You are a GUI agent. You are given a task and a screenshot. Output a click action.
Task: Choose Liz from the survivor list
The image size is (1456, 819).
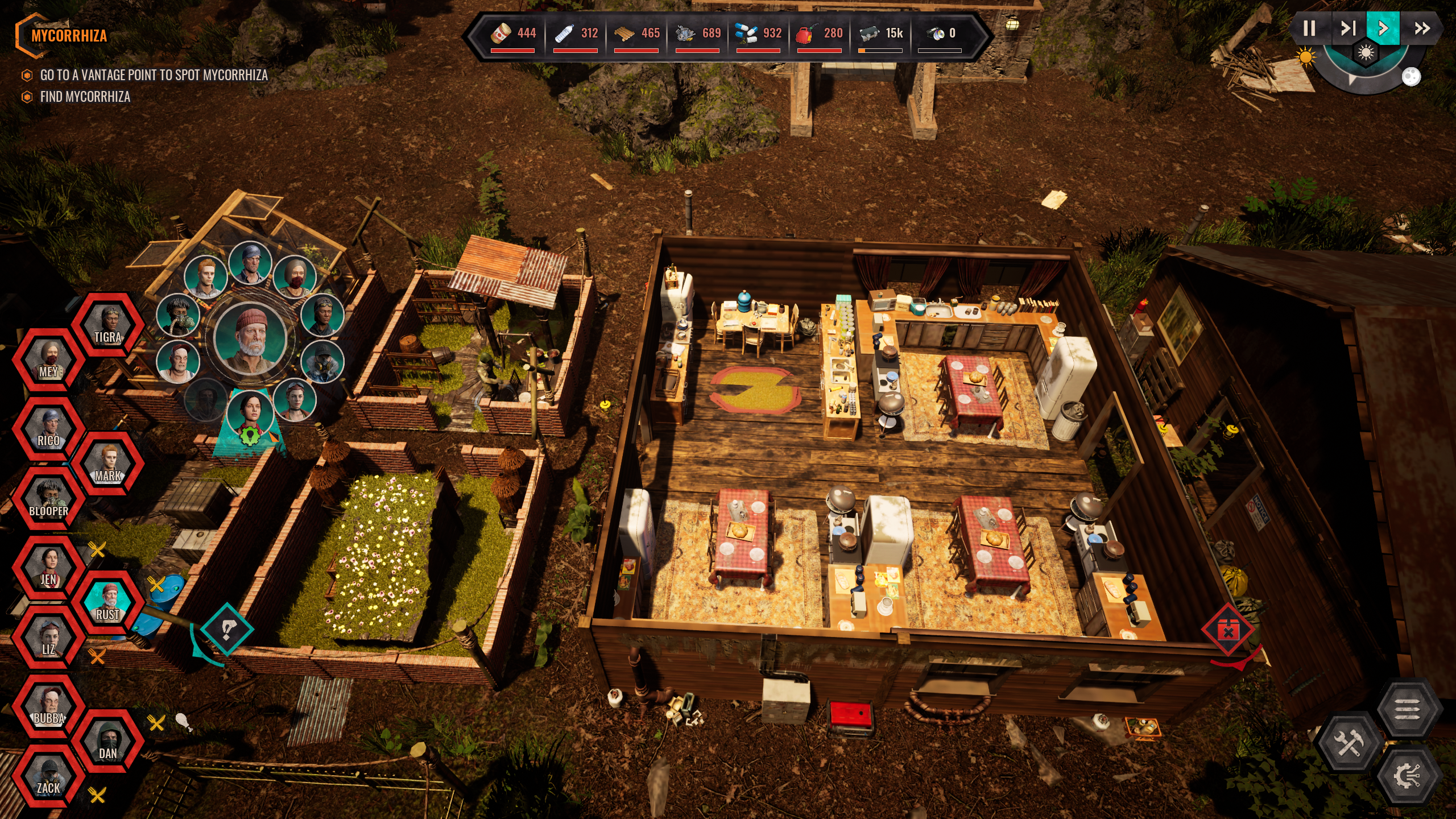tap(49, 638)
